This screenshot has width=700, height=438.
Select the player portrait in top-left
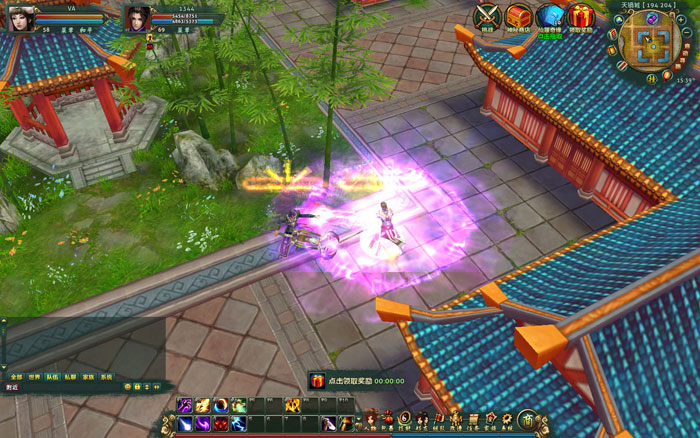[x=22, y=17]
